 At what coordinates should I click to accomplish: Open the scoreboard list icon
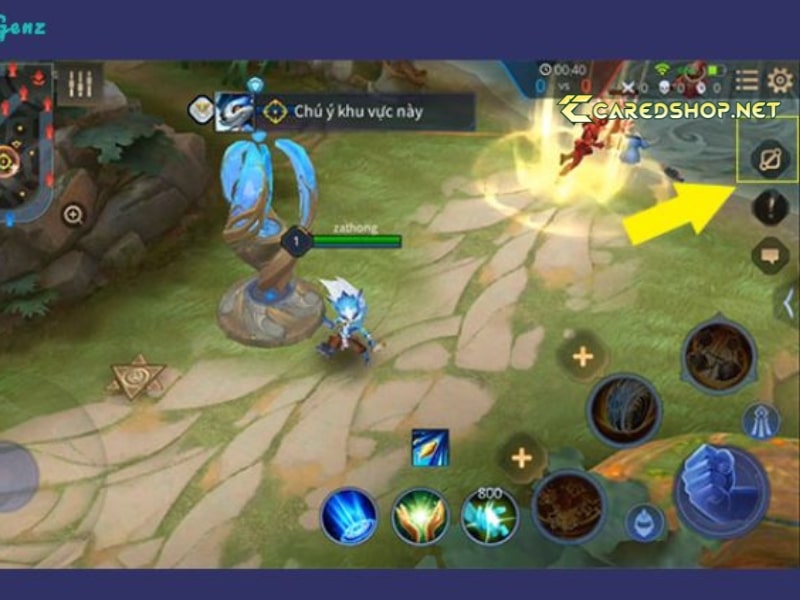pyautogui.click(x=746, y=81)
